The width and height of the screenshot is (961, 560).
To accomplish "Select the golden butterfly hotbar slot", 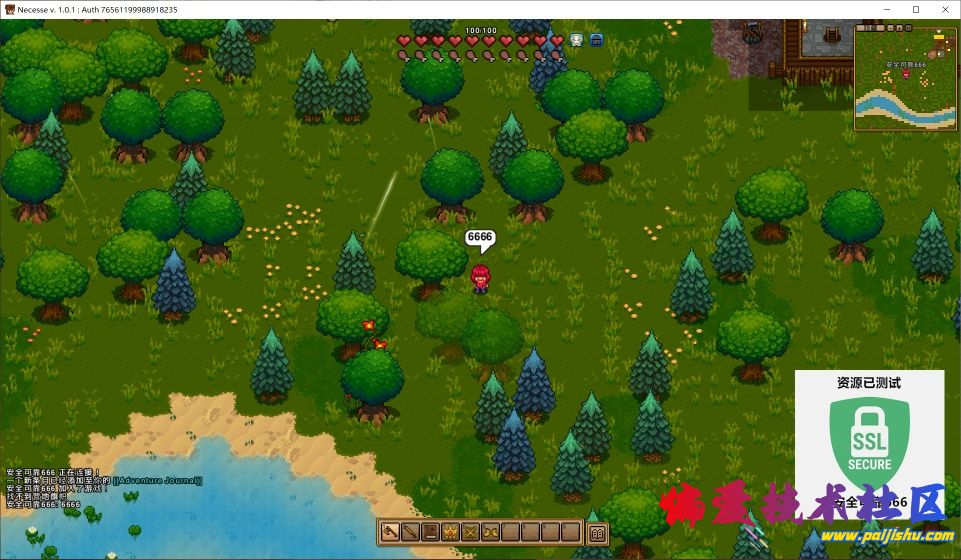I will (x=491, y=532).
